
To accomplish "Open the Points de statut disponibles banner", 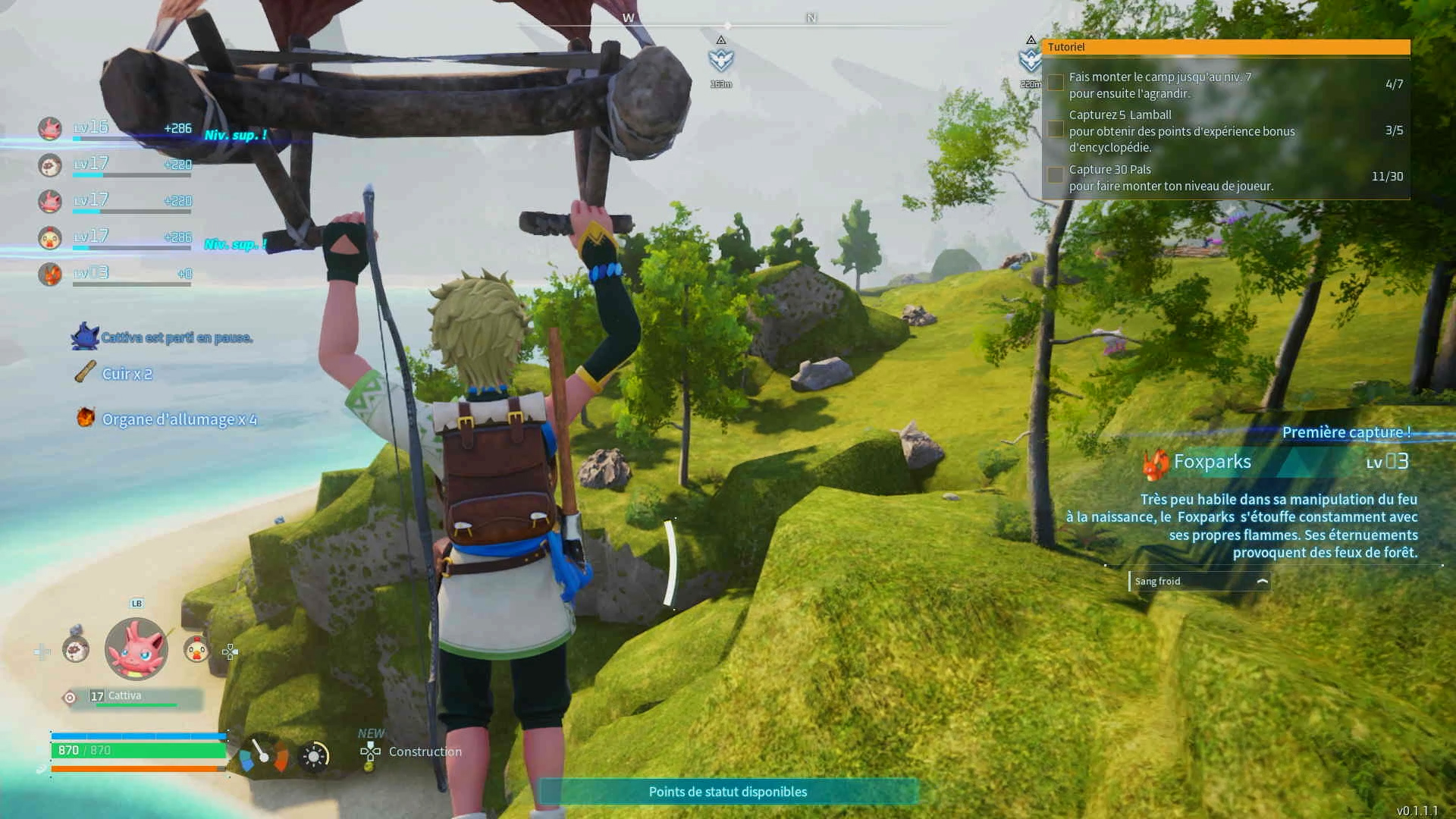I will pyautogui.click(x=728, y=792).
